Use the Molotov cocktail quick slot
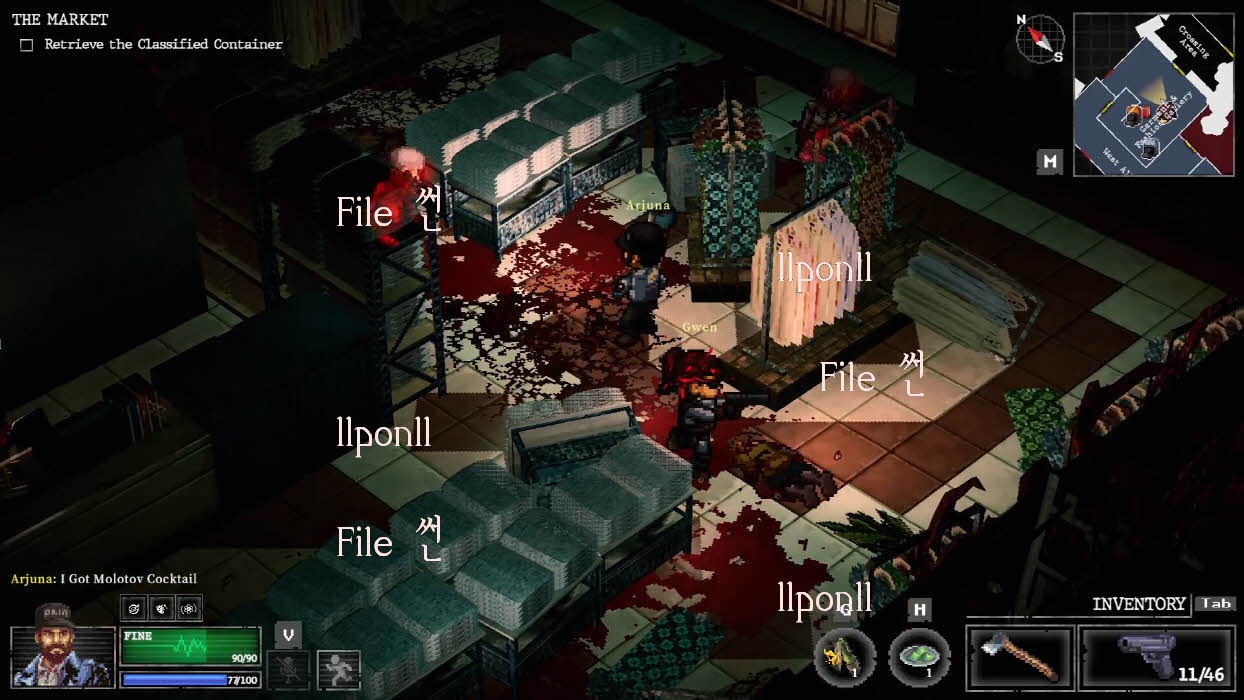This screenshot has height=700, width=1244. [x=845, y=657]
